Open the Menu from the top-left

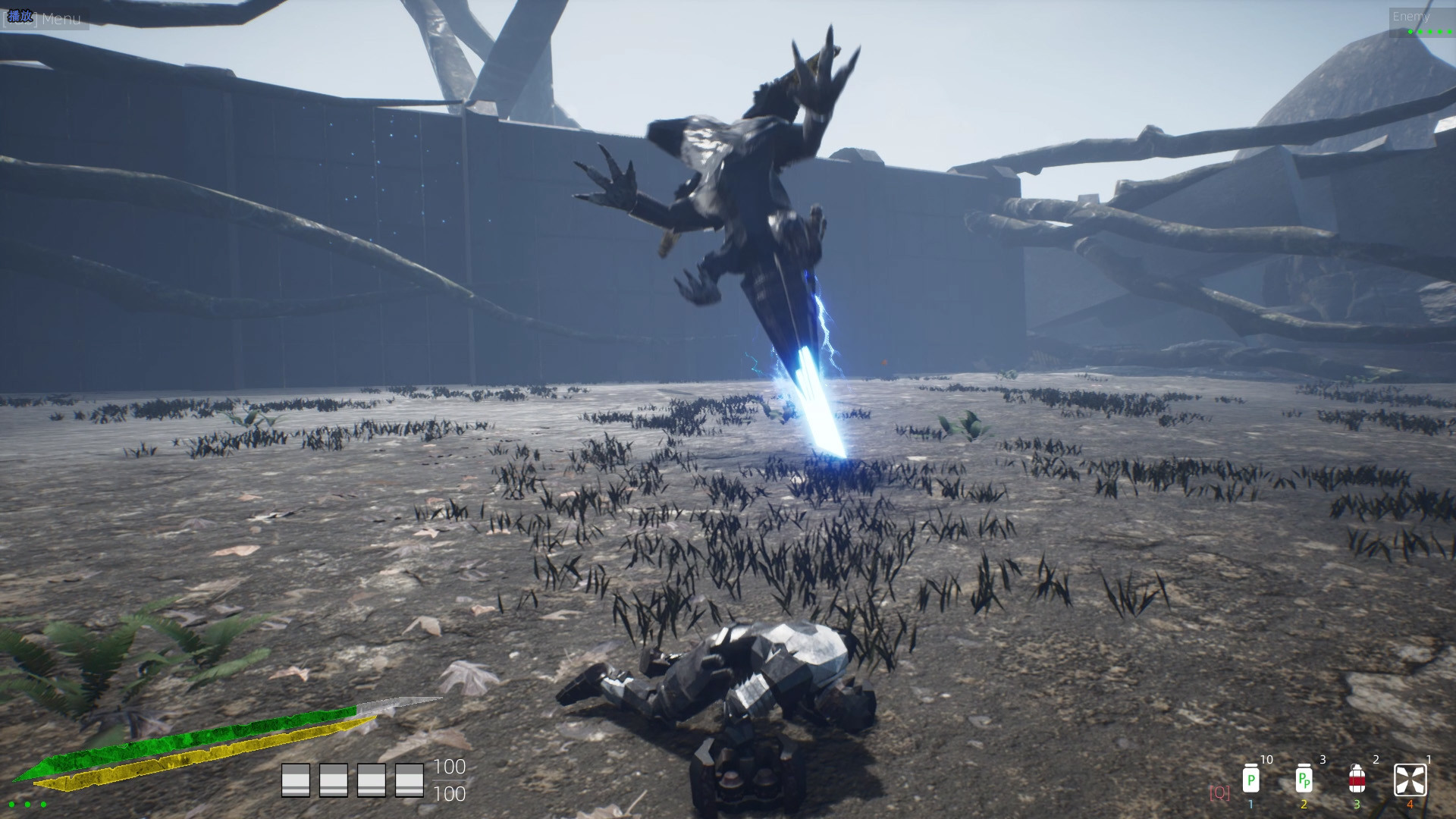63,19
